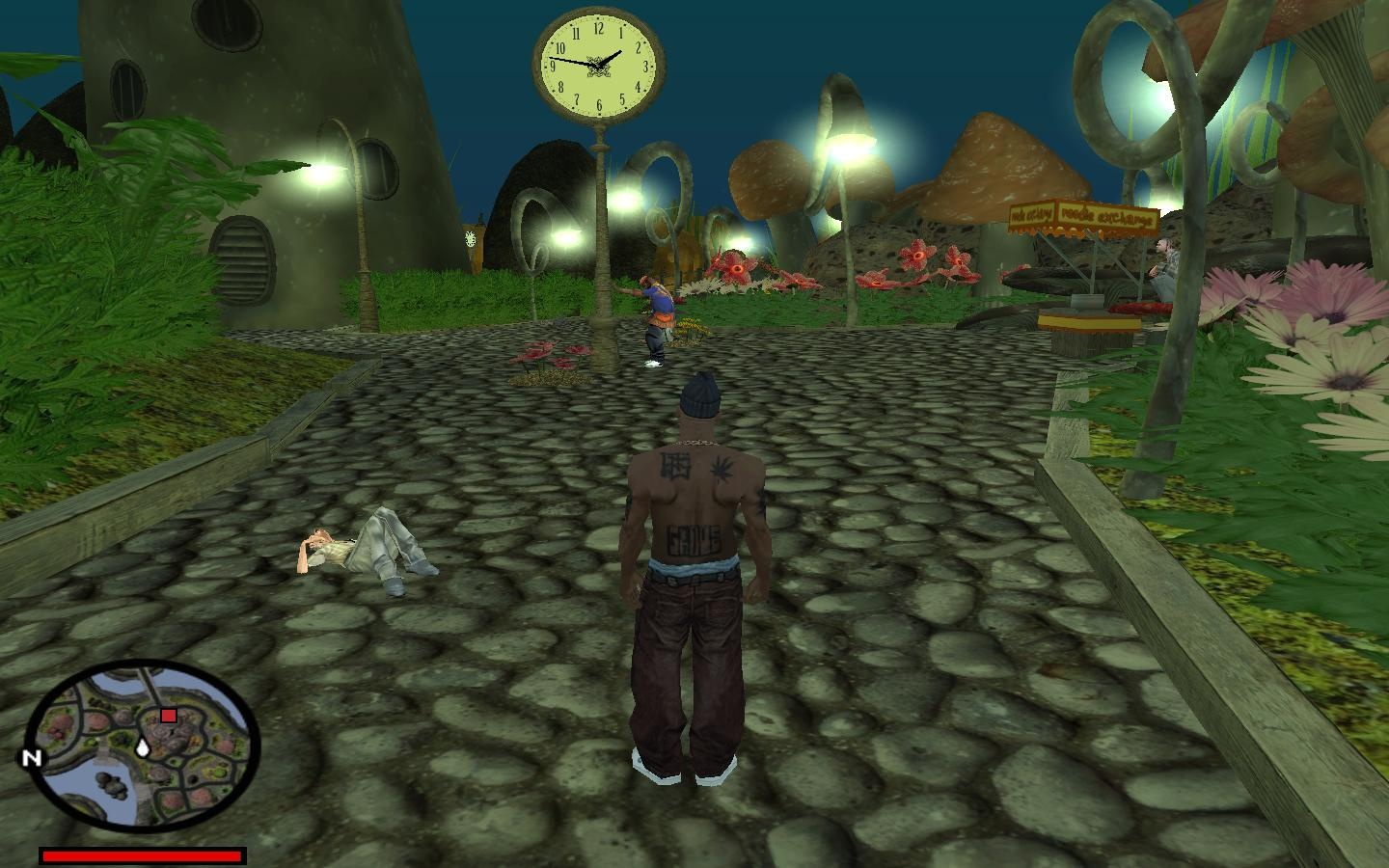Click the north compass indicator by the minimap
1389x868 pixels.
[32, 758]
